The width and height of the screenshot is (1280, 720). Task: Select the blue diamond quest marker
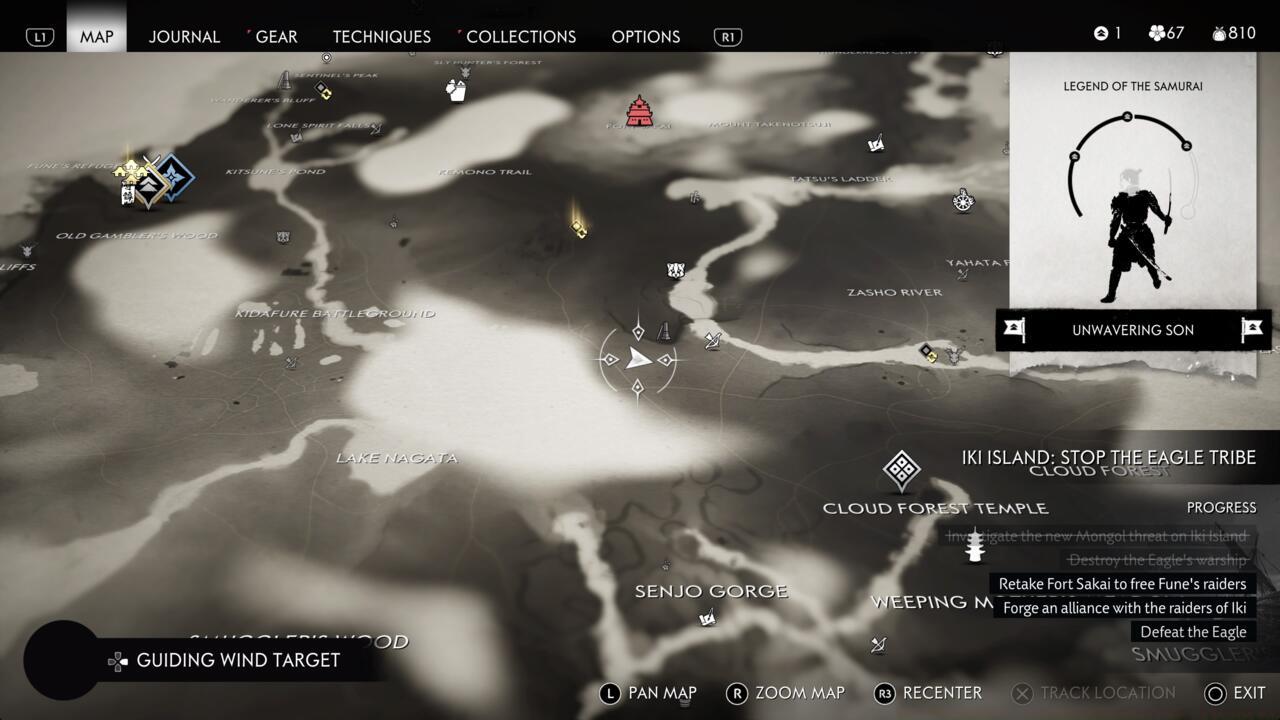point(176,177)
